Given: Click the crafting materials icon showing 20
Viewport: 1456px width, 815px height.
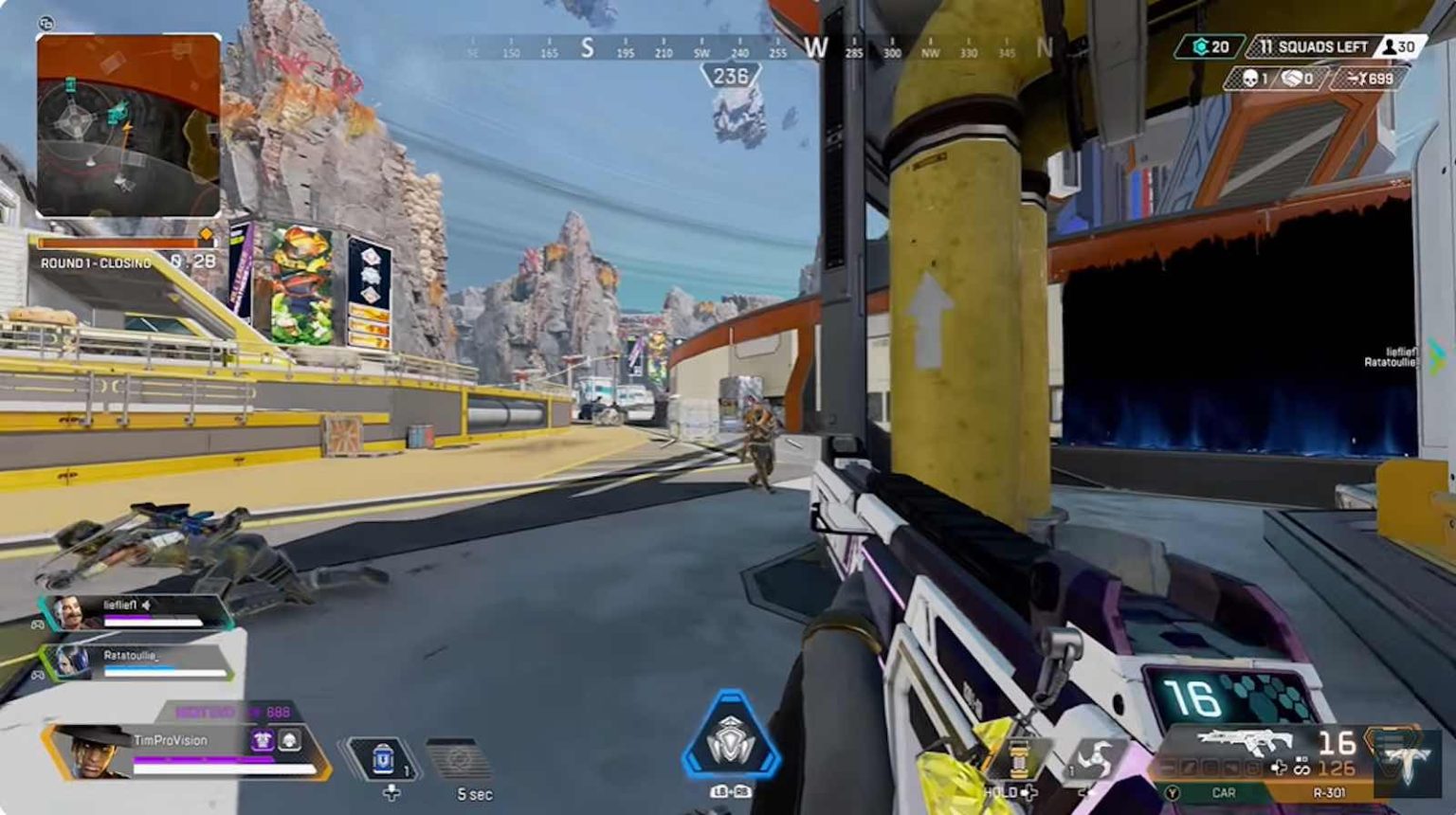Looking at the screenshot, I should 1201,45.
